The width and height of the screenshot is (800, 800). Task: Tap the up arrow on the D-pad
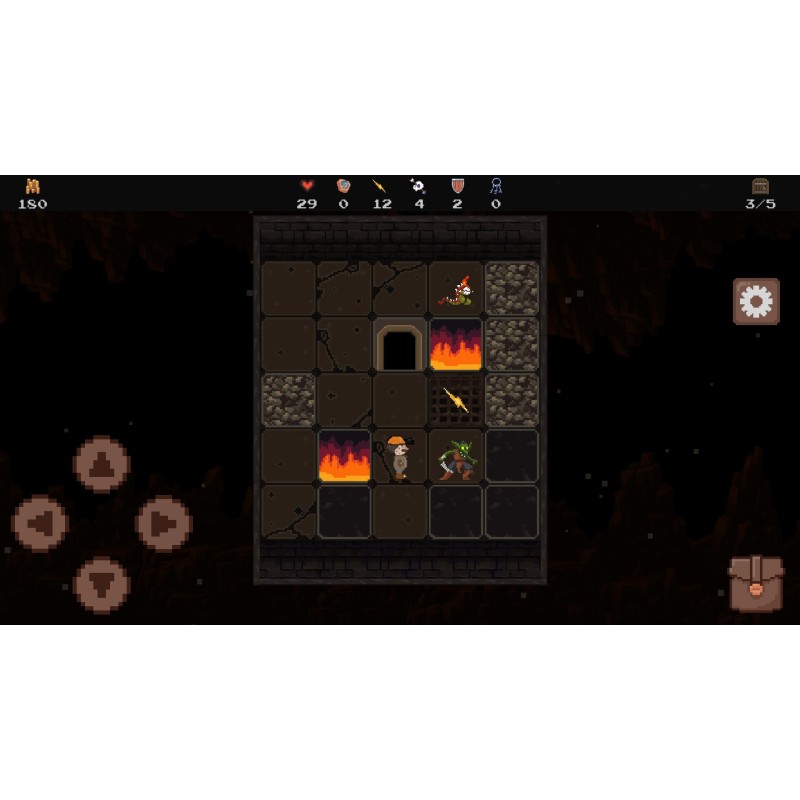[x=102, y=465]
